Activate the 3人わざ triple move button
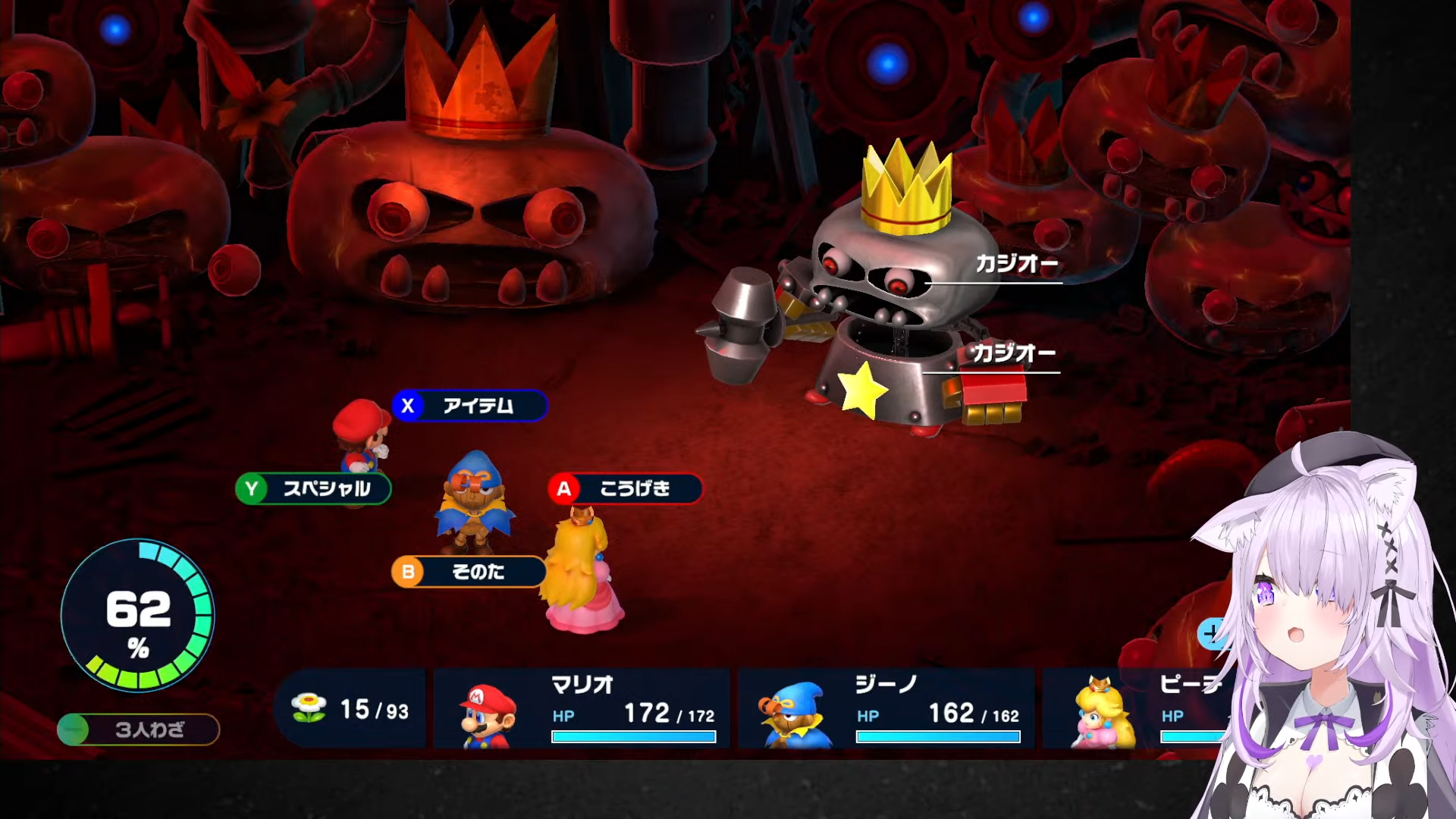 (139, 730)
